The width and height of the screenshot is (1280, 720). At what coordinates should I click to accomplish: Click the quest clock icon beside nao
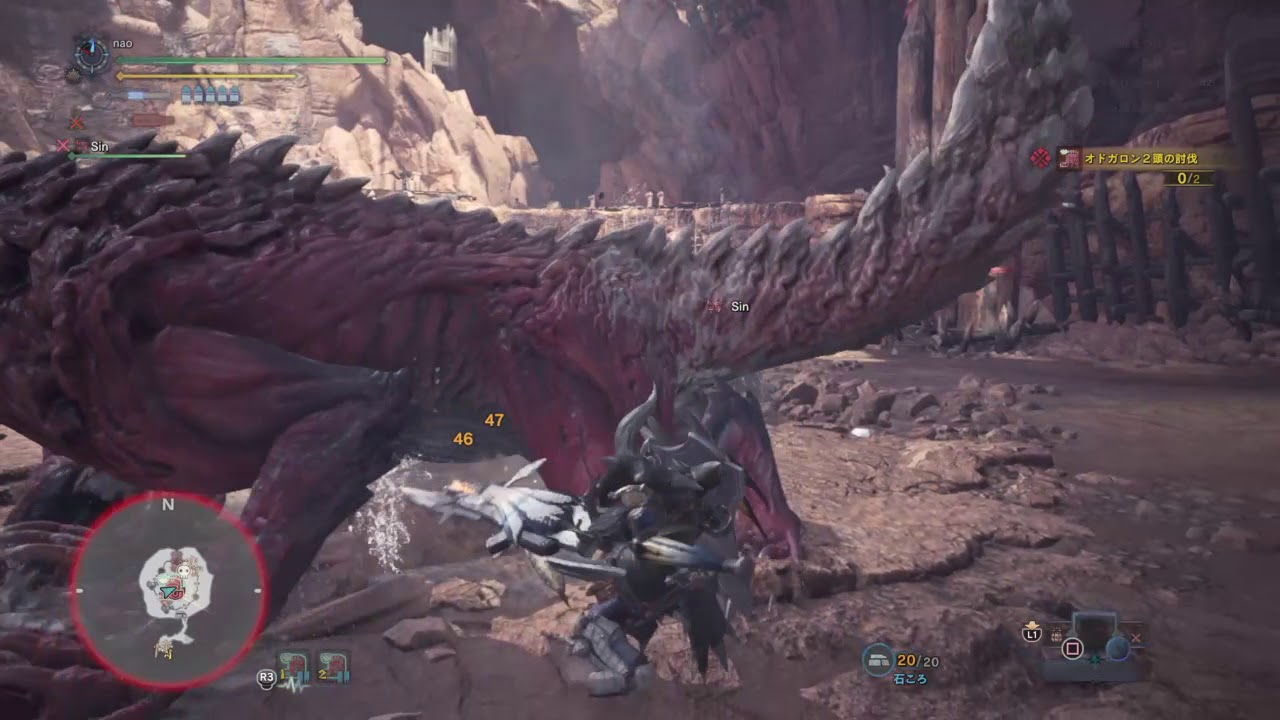(x=92, y=55)
